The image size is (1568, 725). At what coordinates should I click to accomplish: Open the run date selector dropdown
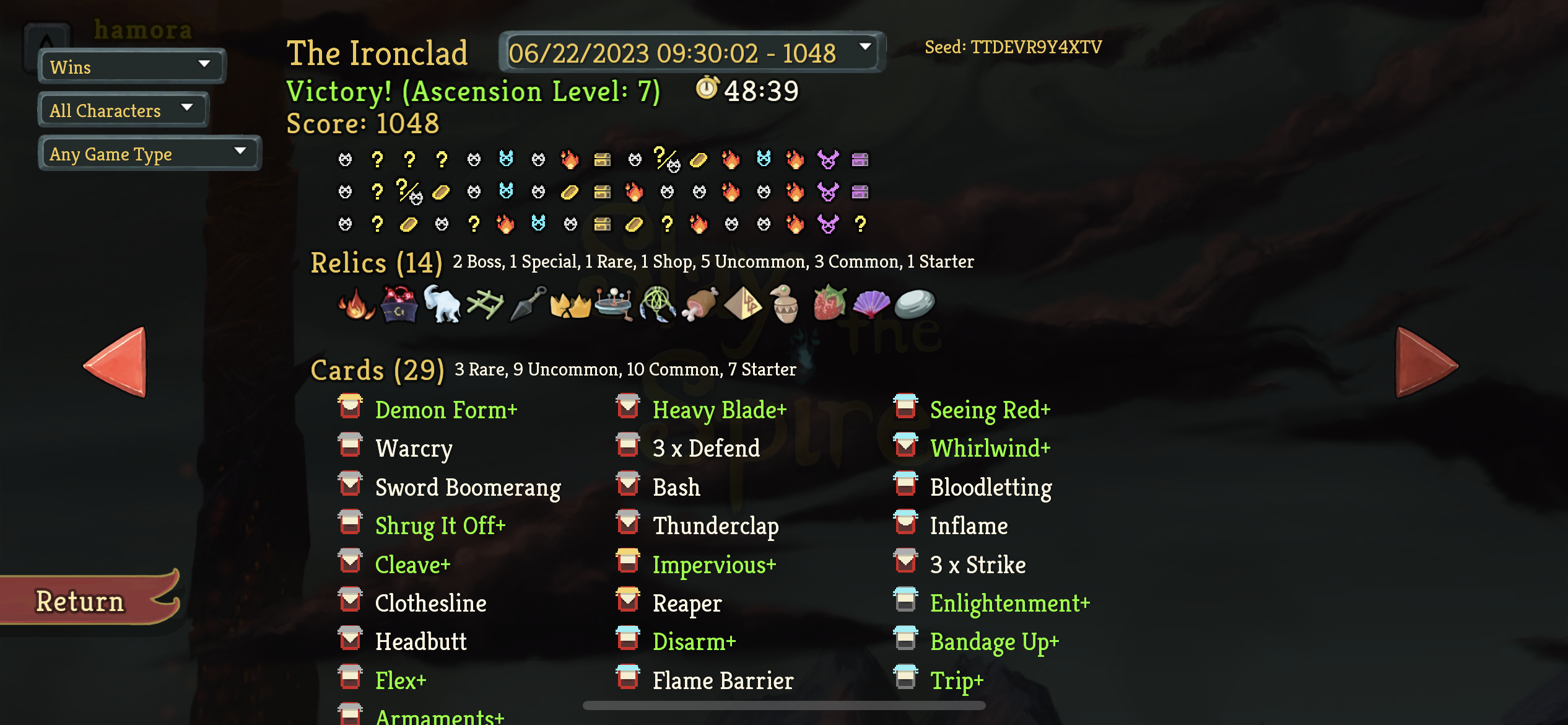[691, 53]
